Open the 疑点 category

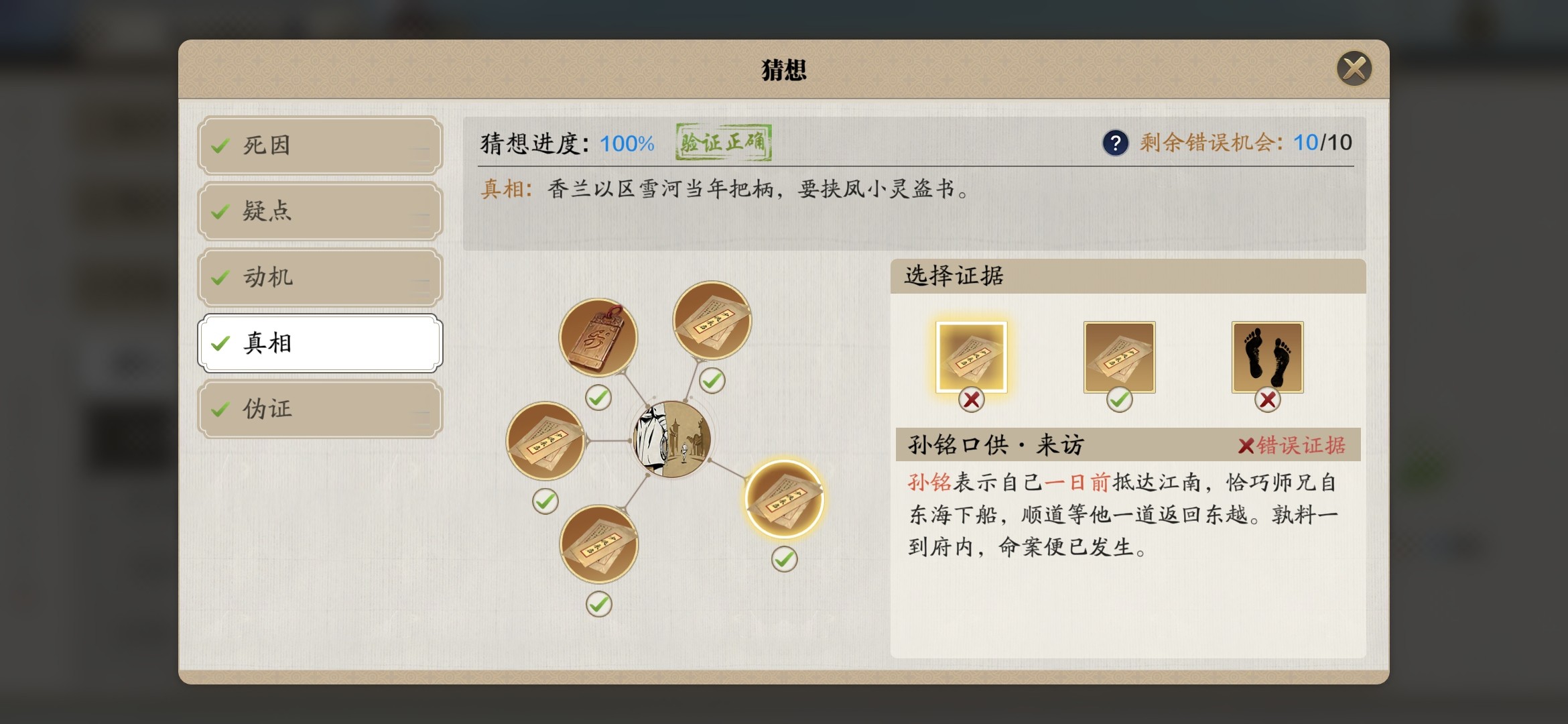pyautogui.click(x=320, y=211)
